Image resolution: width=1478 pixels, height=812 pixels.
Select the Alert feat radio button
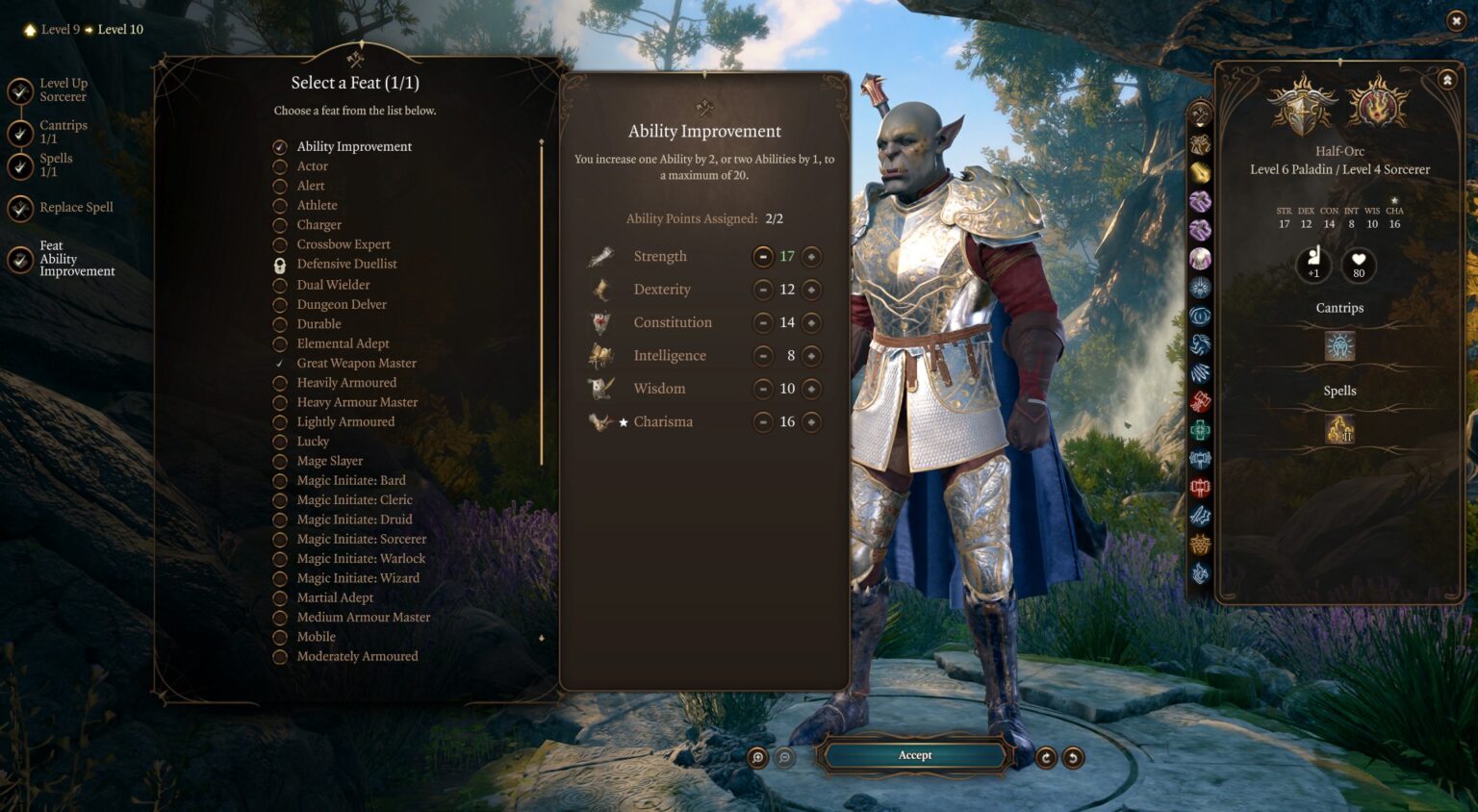coord(280,185)
